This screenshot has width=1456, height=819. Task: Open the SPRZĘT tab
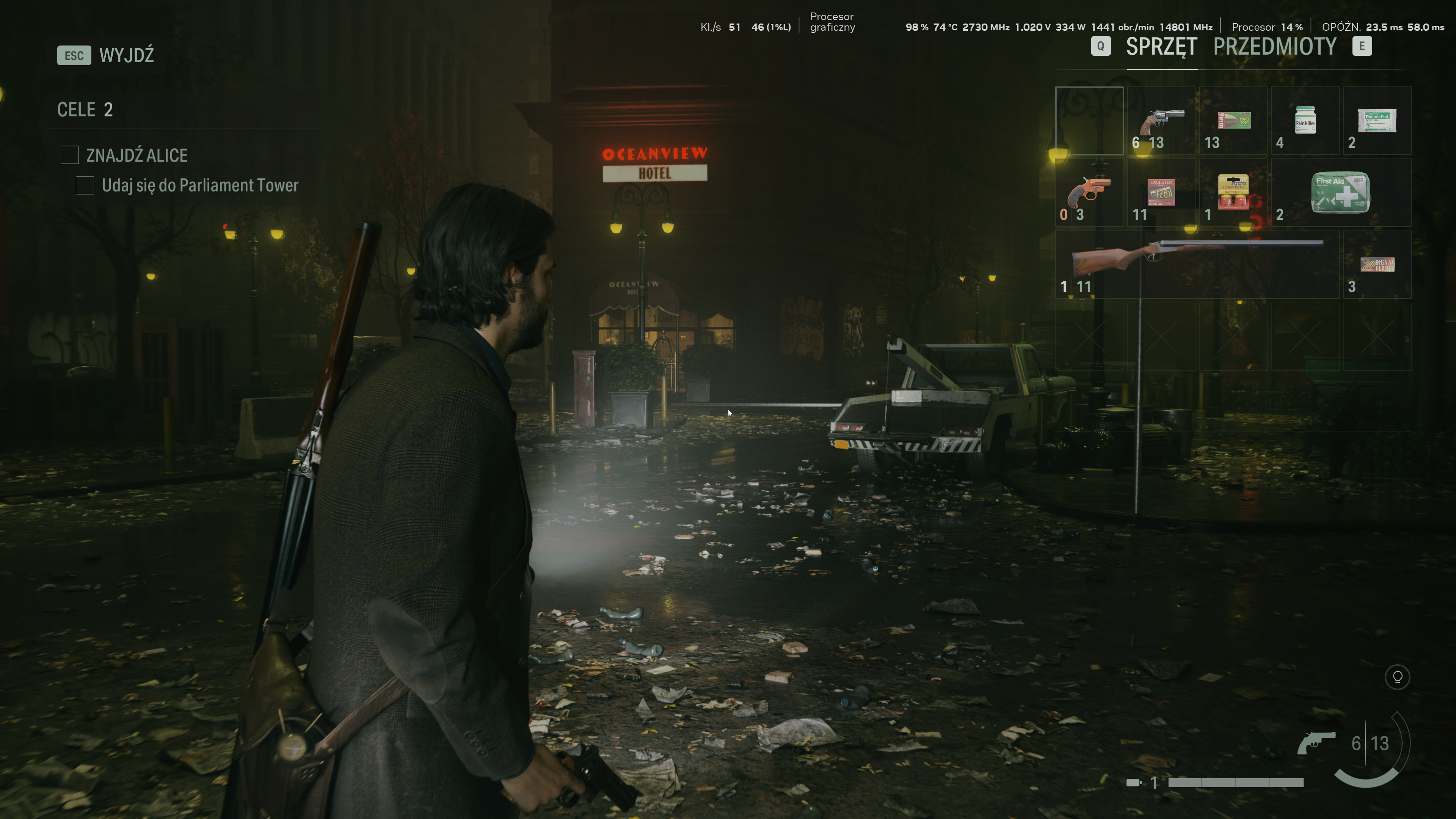[x=1161, y=47]
